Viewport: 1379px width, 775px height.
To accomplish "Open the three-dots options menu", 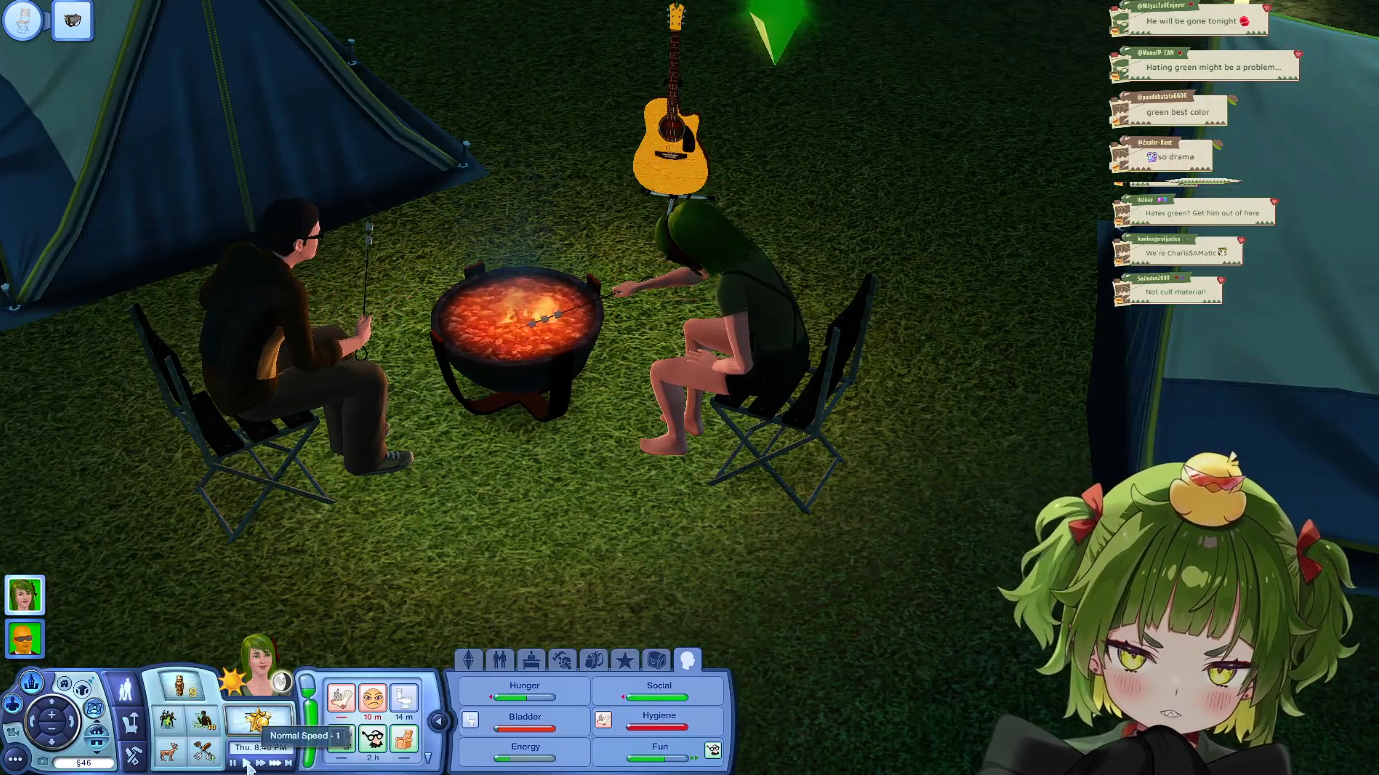I will (14, 760).
